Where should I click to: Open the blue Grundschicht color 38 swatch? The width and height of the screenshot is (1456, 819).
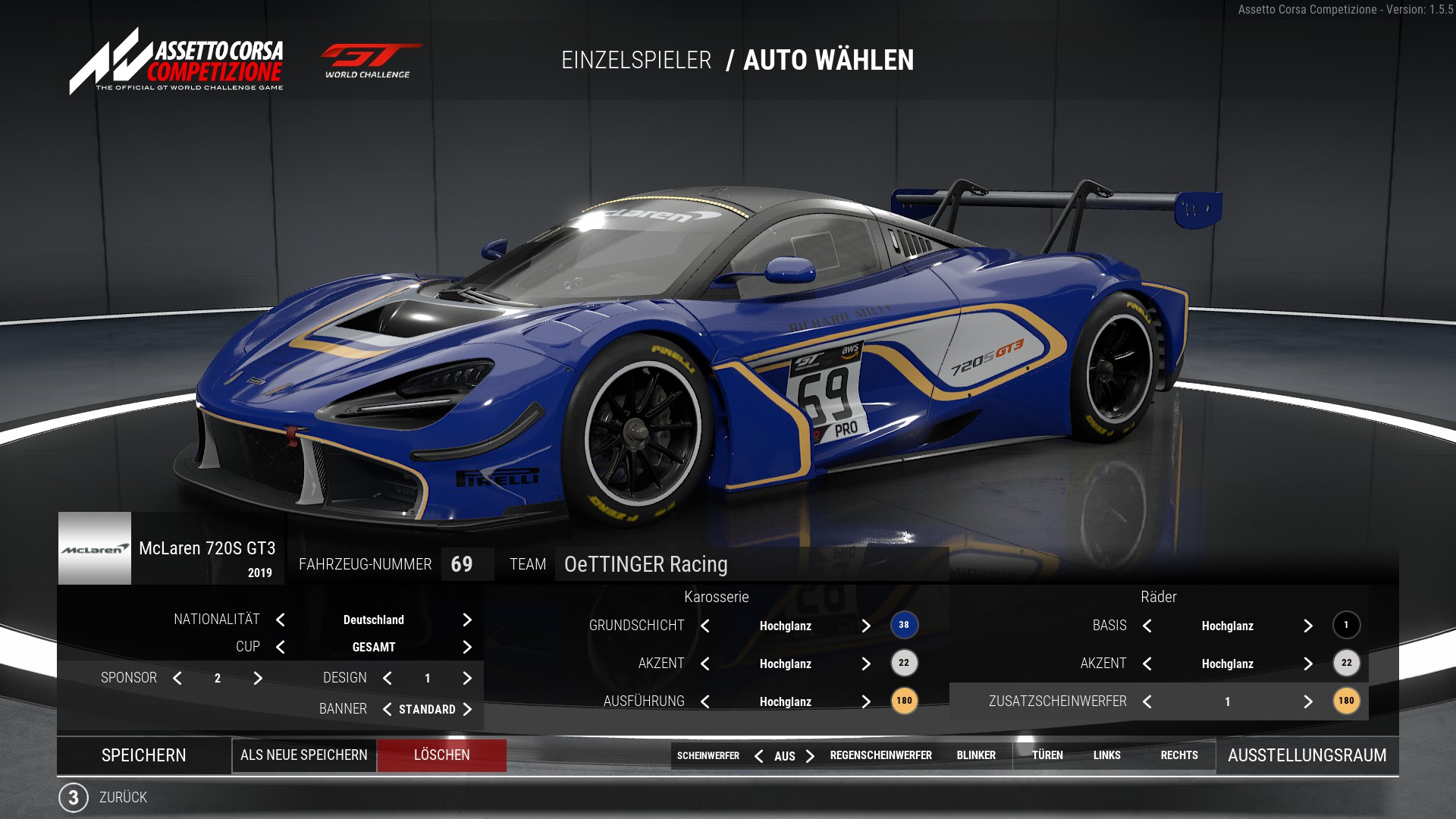coord(904,625)
